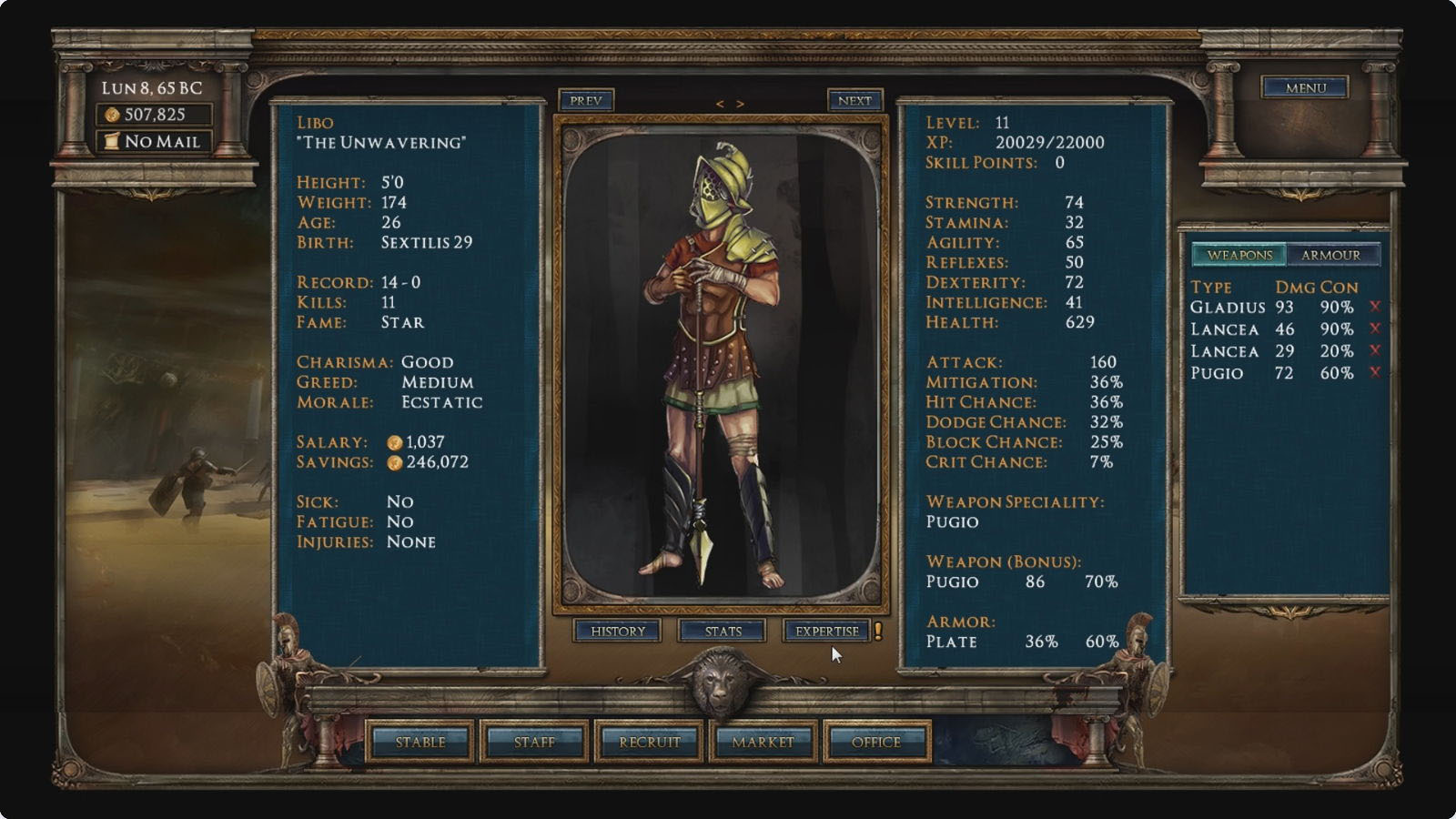Remove the Gladius with its red X
The height and width of the screenshot is (819, 1456).
coord(1374,307)
